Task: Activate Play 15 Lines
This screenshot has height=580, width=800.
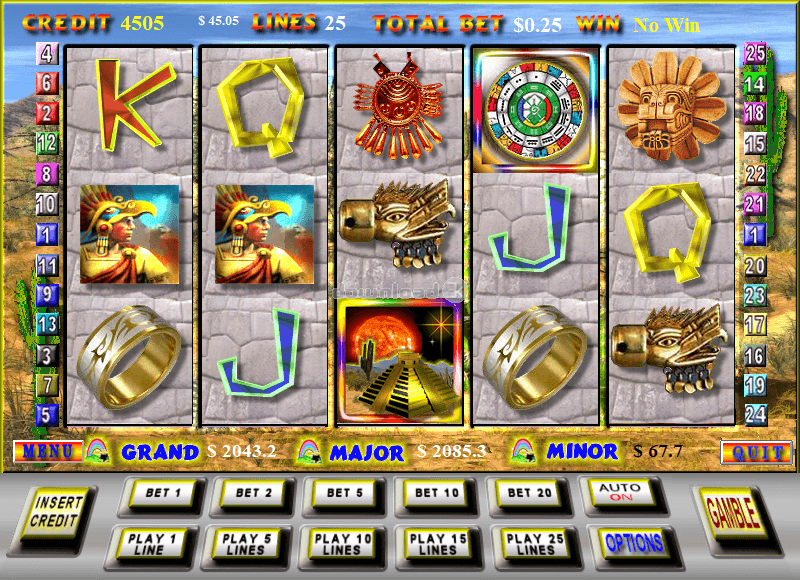Action: pyautogui.click(x=437, y=543)
